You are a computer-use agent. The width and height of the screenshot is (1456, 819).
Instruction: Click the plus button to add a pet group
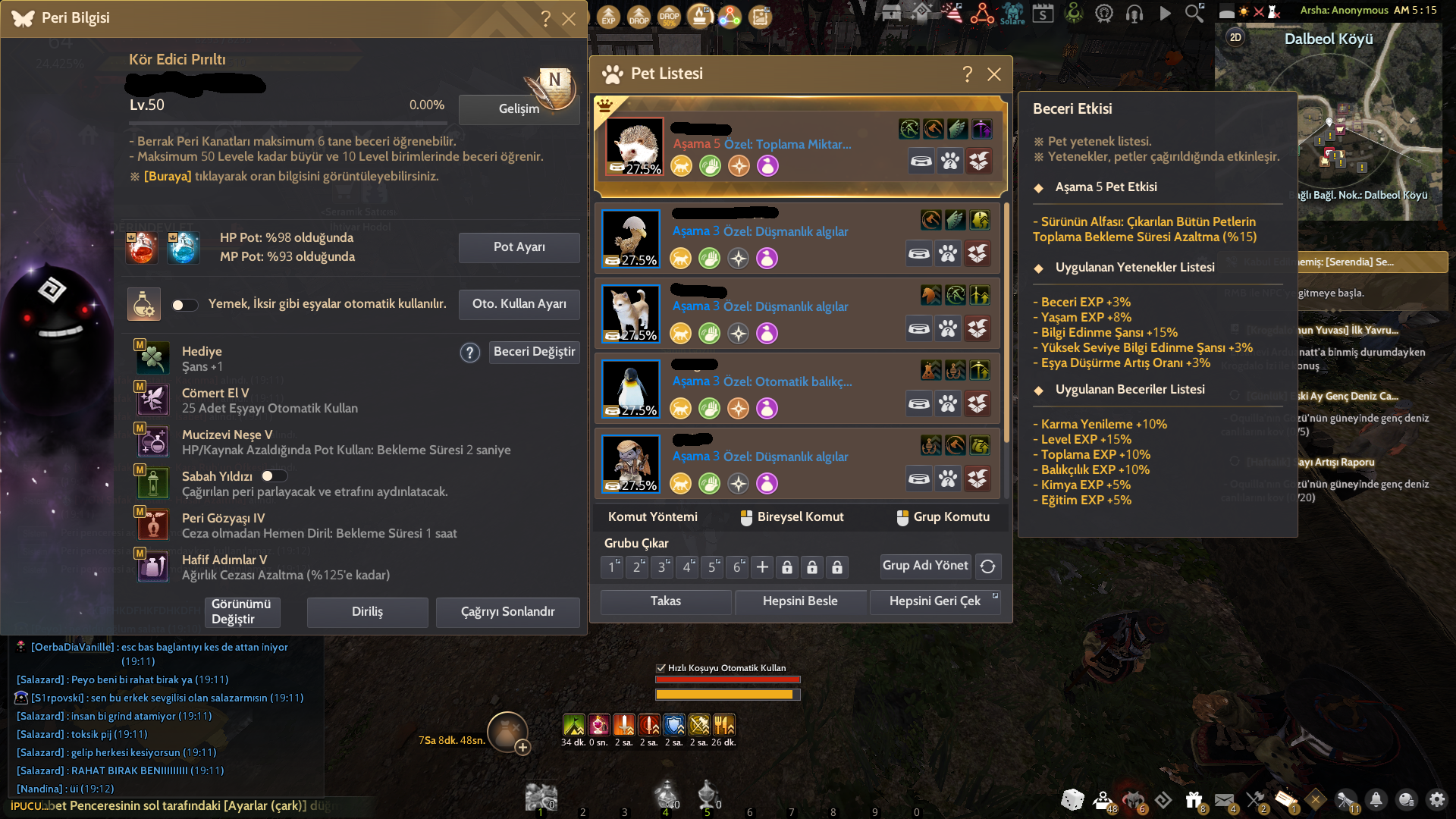click(x=761, y=566)
